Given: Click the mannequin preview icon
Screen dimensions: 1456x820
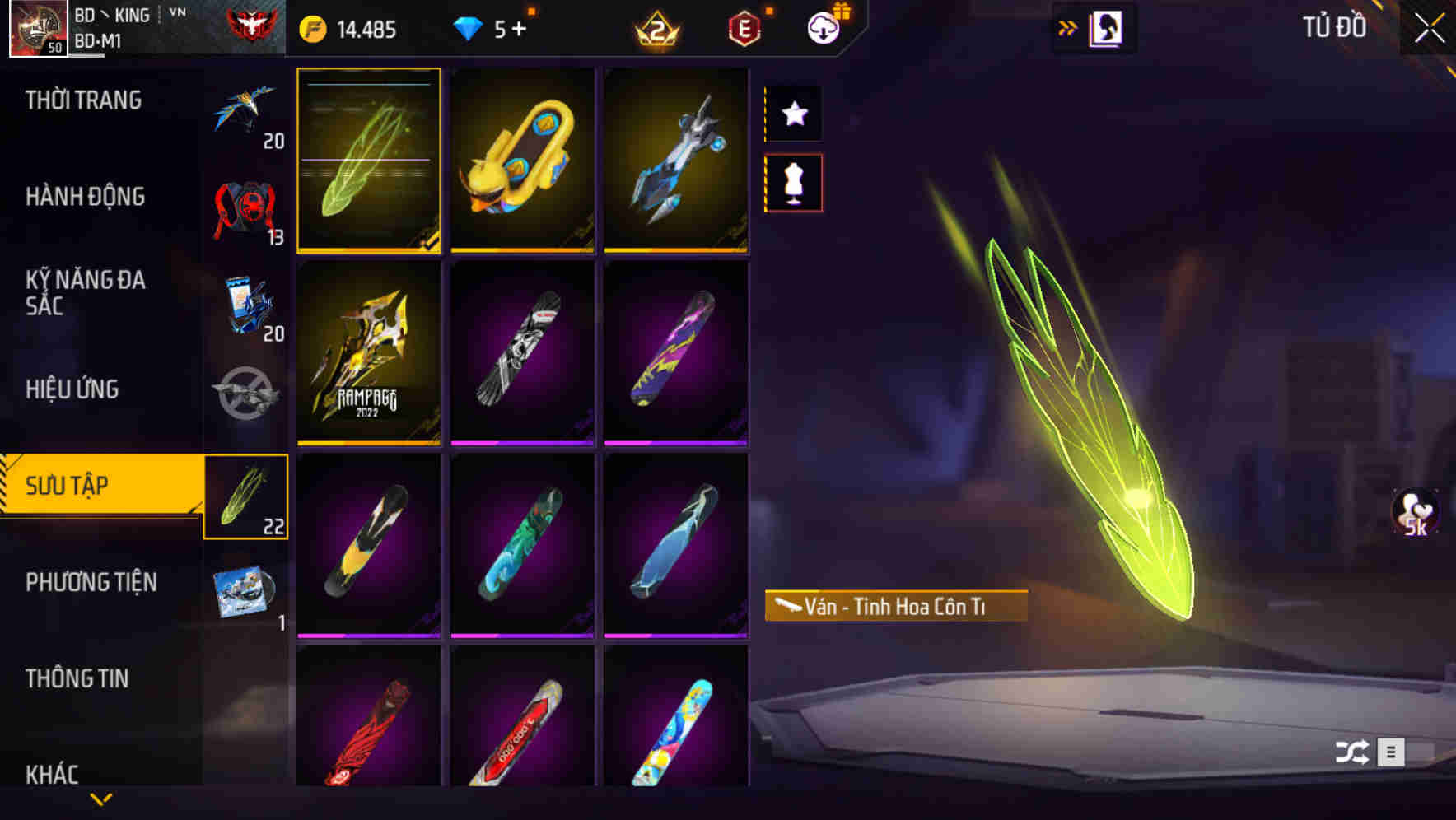Looking at the screenshot, I should (x=793, y=184).
